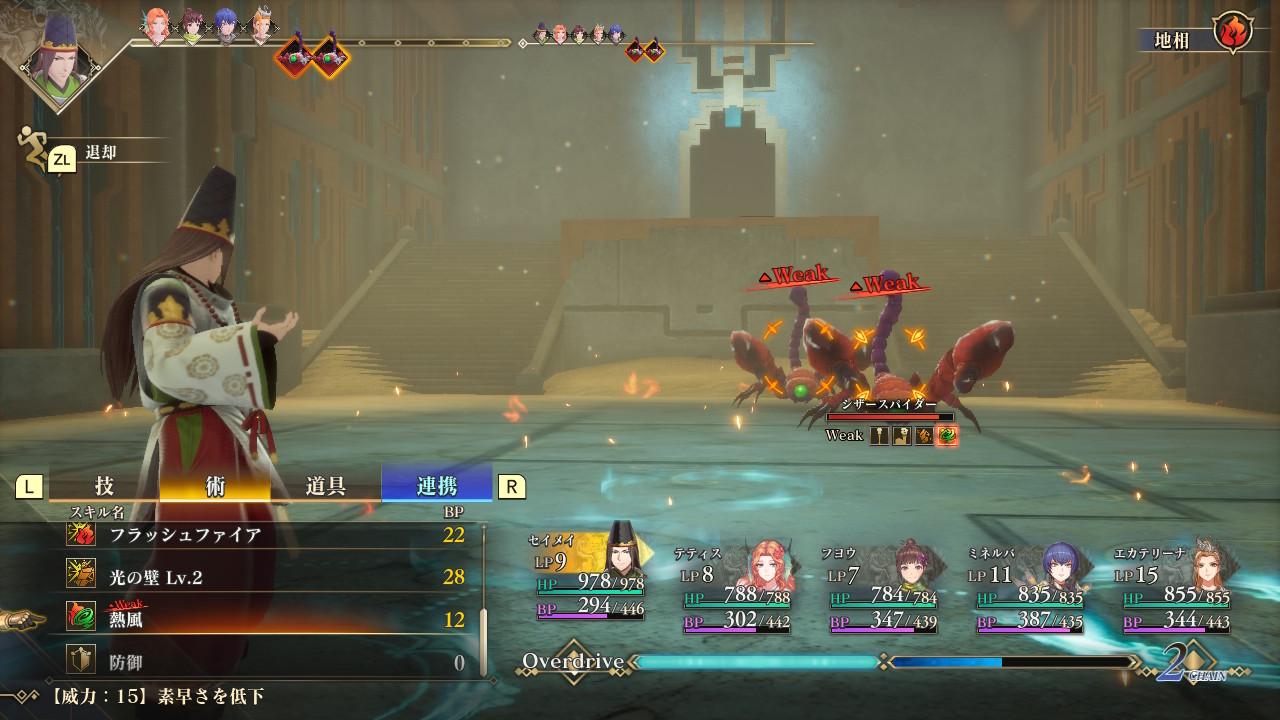Click the skill list scrollbar
This screenshot has height=720, width=1280.
click(484, 640)
